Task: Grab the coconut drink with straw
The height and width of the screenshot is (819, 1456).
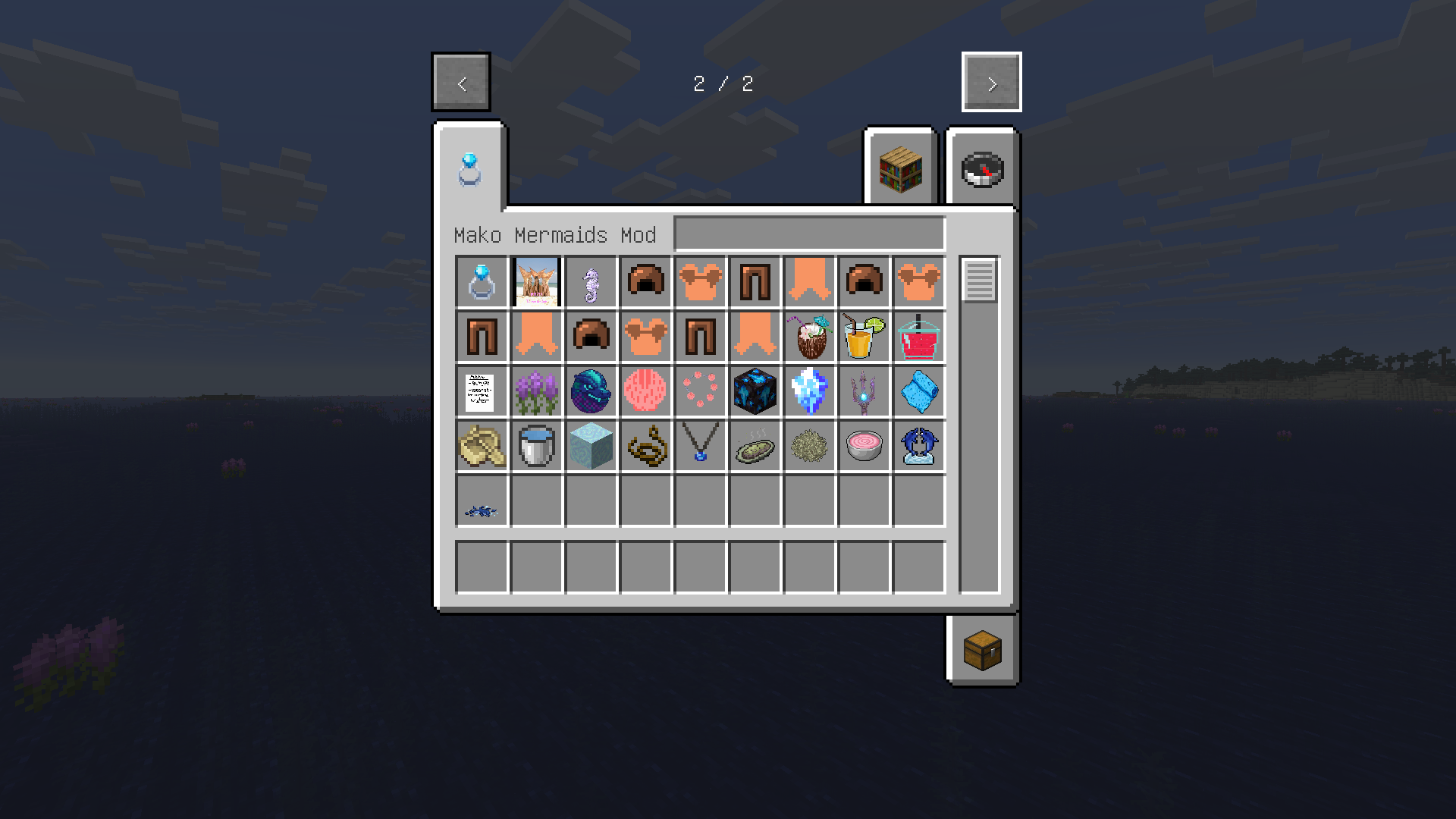Action: point(809,337)
